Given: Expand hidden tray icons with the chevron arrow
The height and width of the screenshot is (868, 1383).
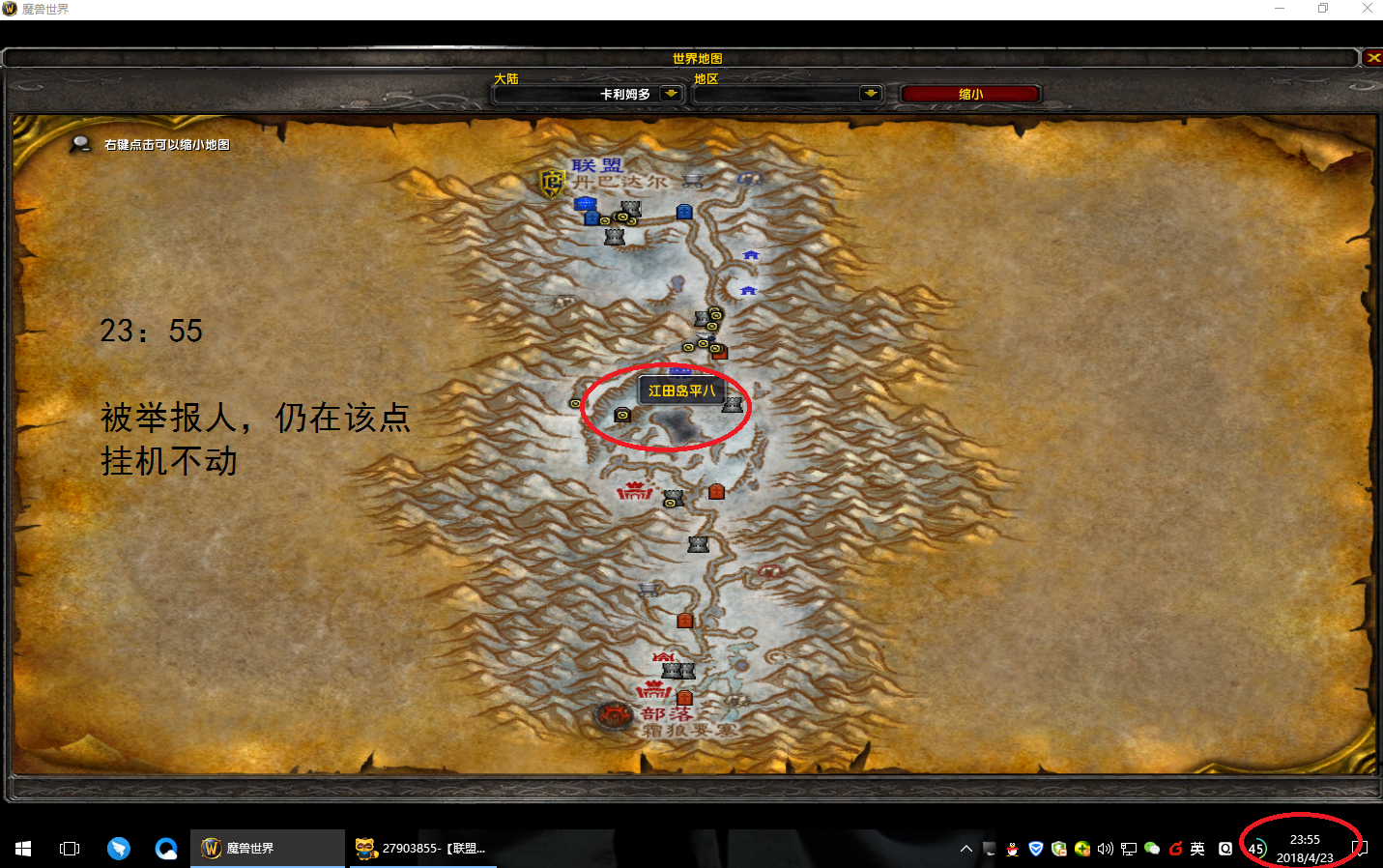Looking at the screenshot, I should (965, 848).
